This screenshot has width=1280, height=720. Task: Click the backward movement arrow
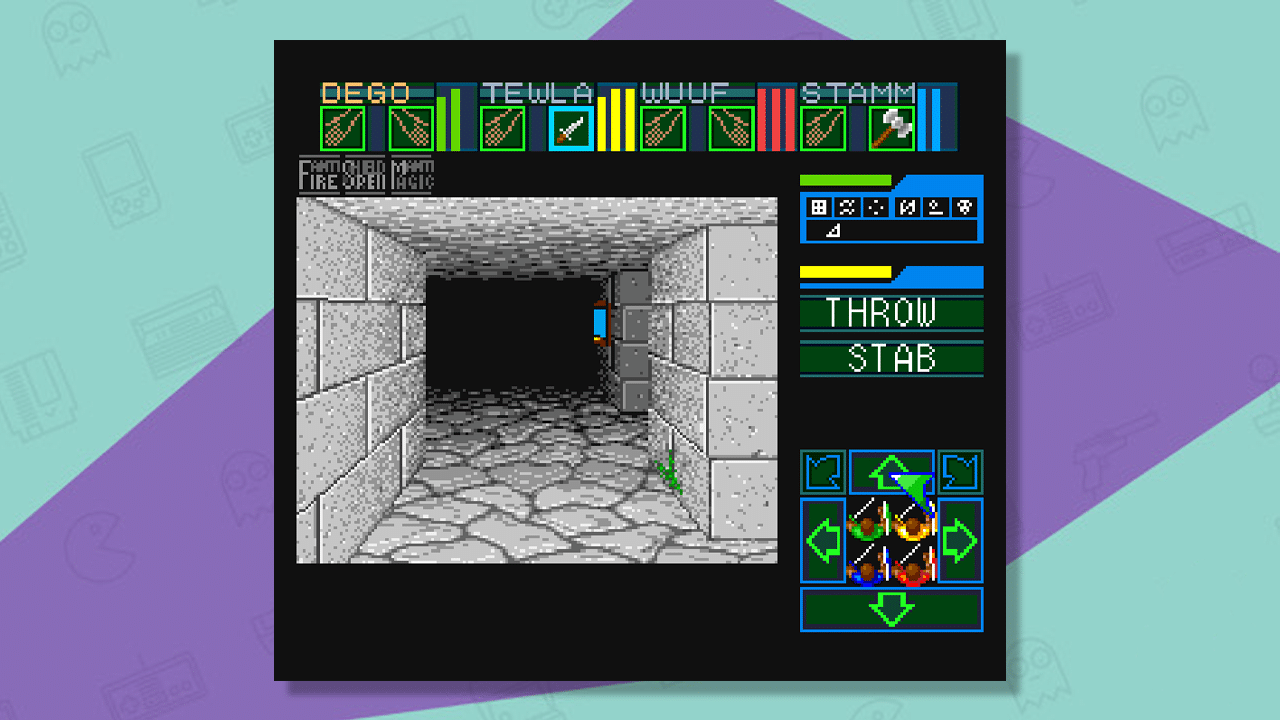[891, 608]
